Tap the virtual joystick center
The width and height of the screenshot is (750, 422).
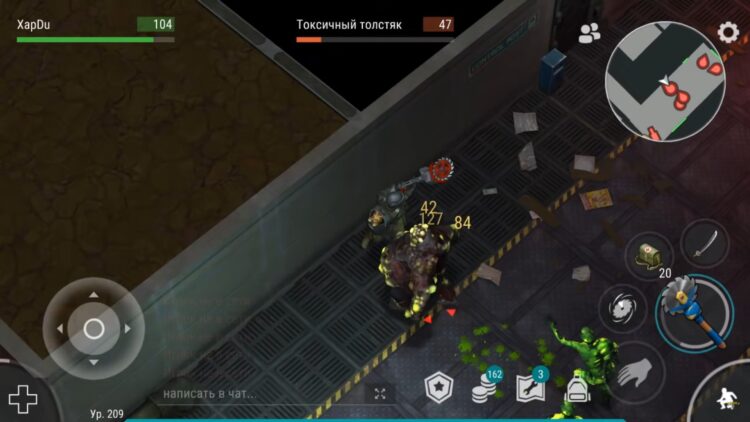(x=94, y=328)
